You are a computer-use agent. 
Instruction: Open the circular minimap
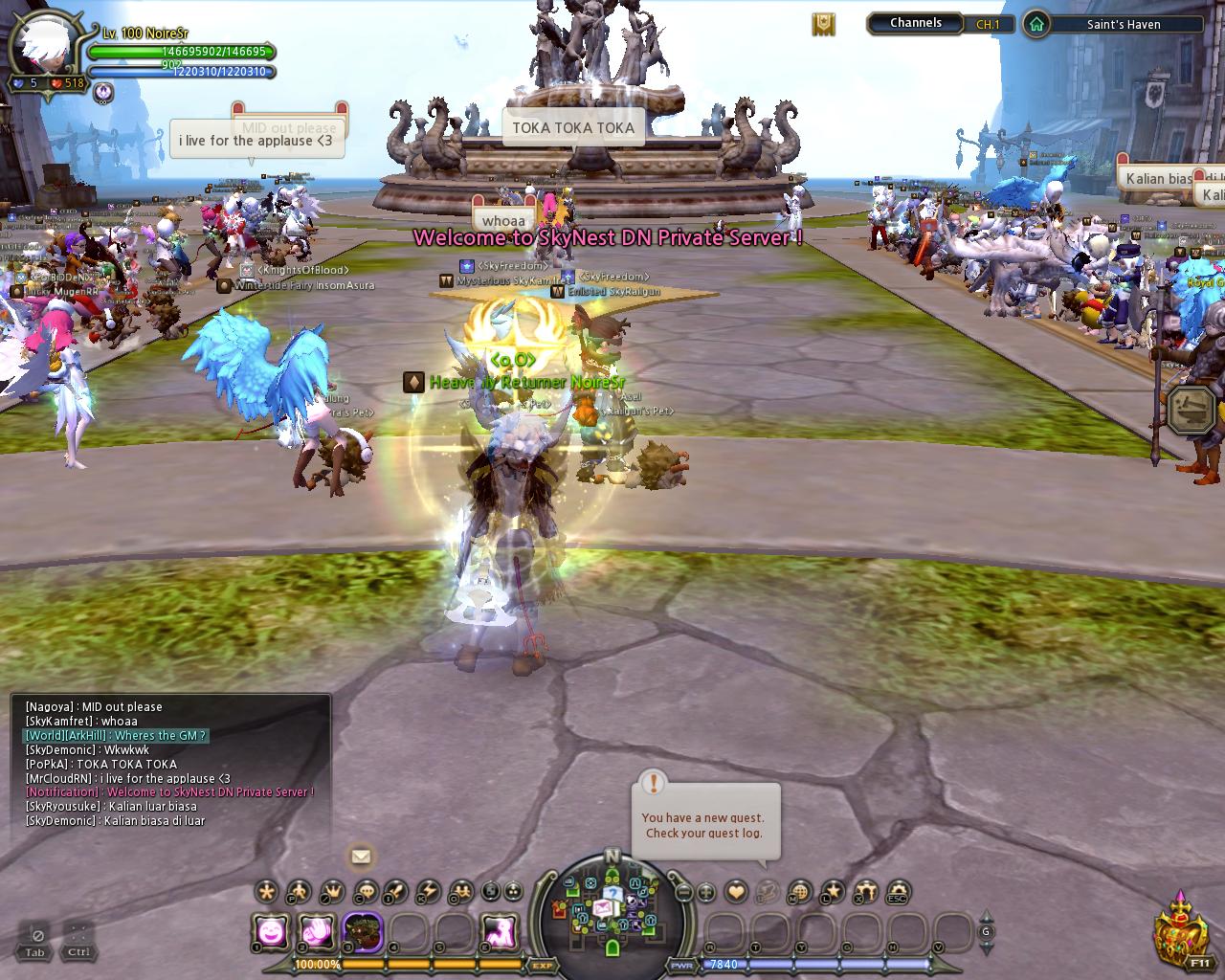click(612, 902)
